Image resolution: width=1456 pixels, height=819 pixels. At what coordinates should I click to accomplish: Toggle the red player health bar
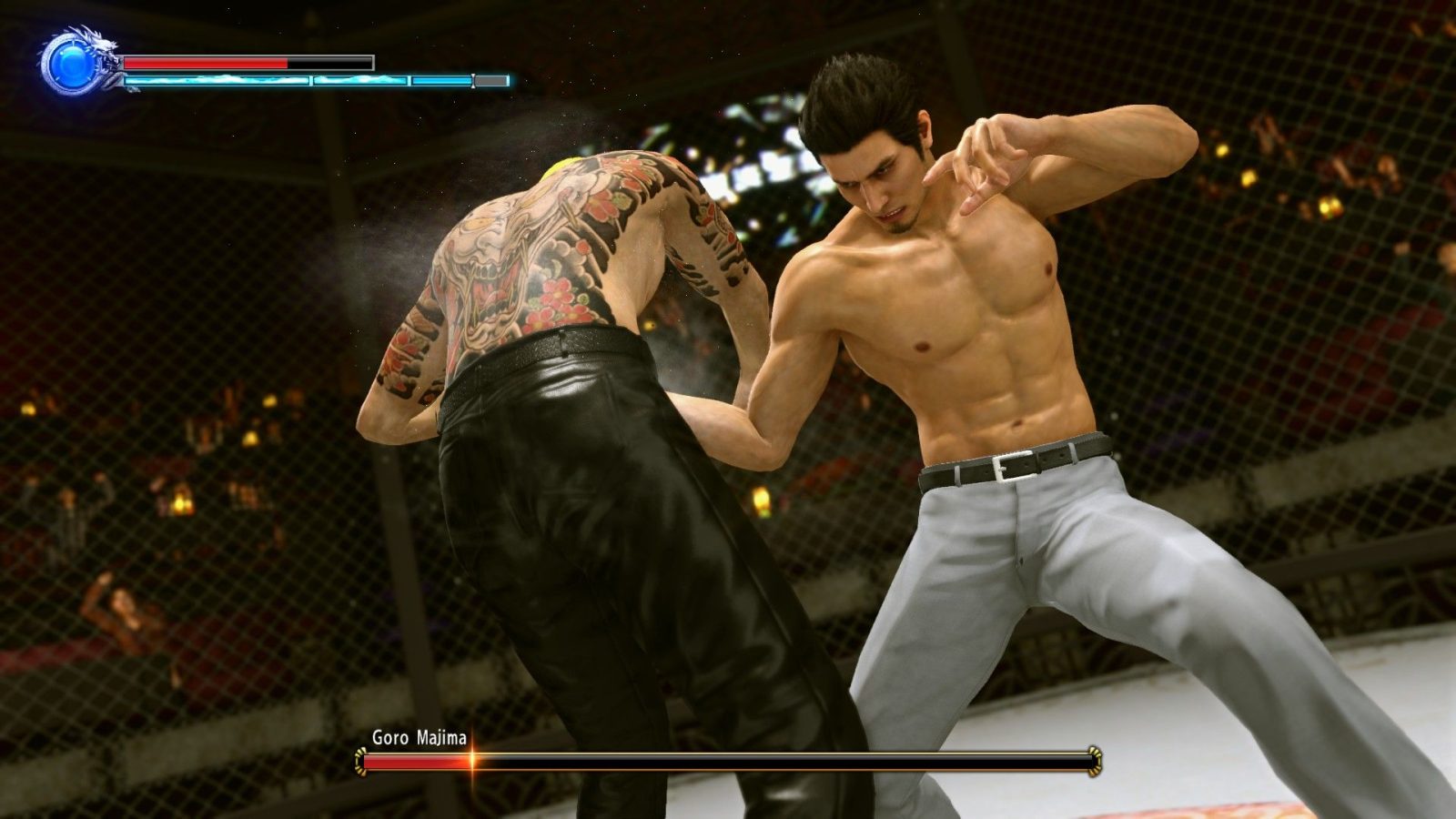click(x=205, y=63)
